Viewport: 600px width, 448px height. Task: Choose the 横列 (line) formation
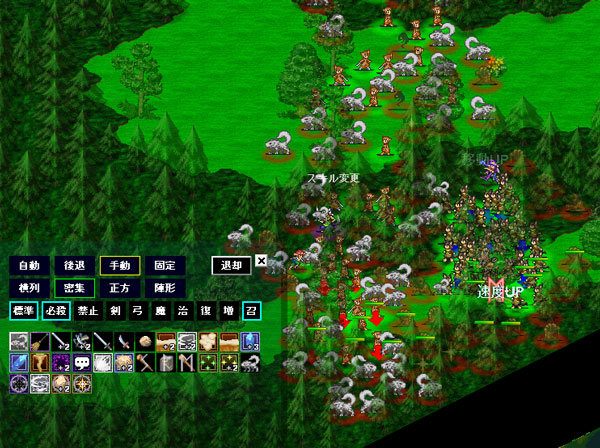pos(29,288)
